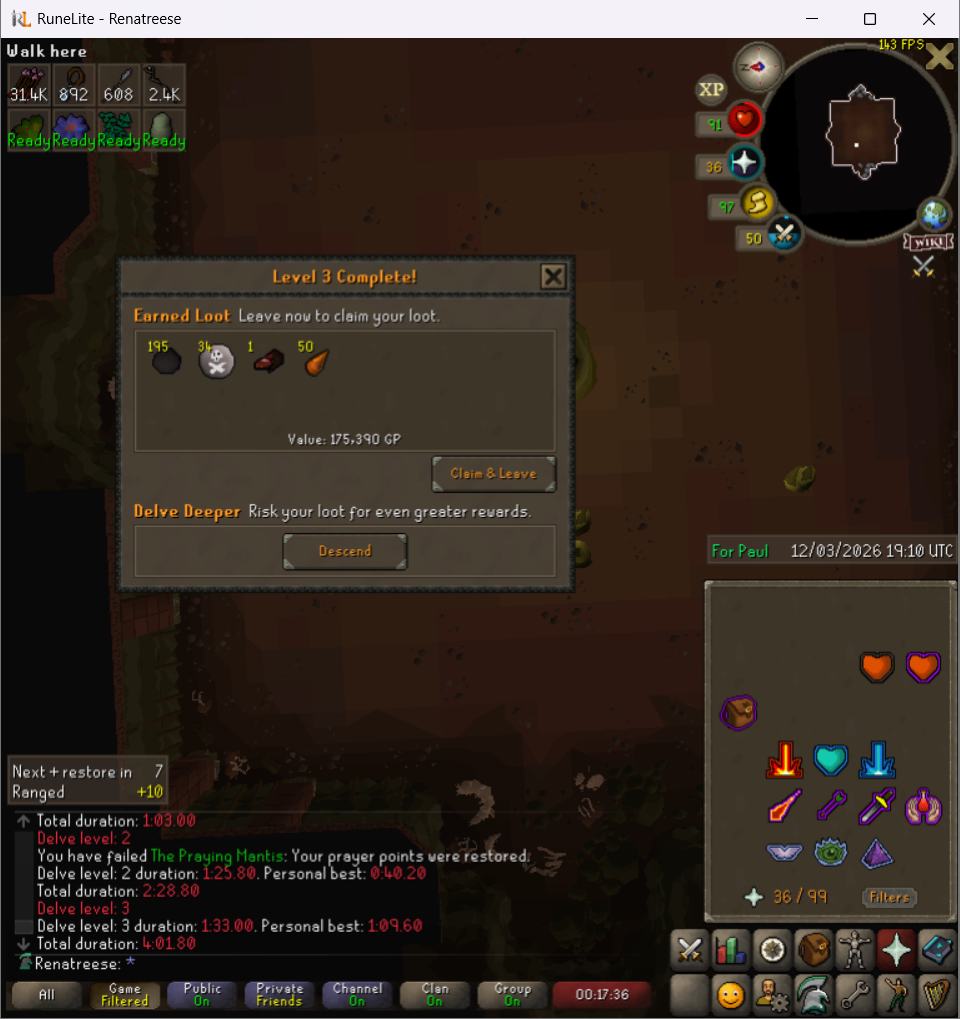This screenshot has height=1019, width=960.
Task: Toggle the XP drops orb
Action: tap(711, 90)
